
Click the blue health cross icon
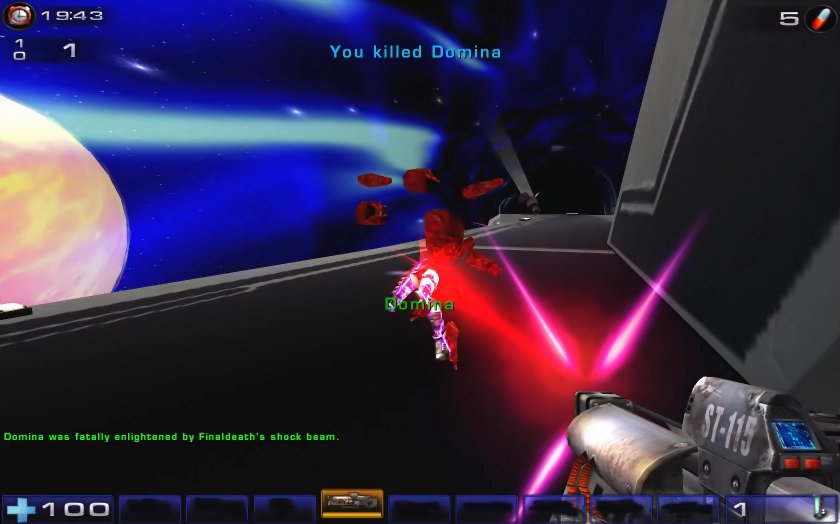point(20,509)
